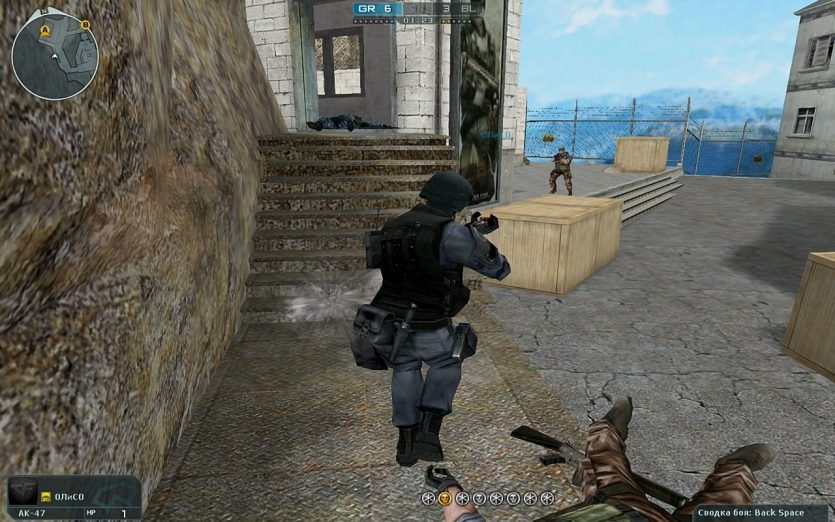The width and height of the screenshot is (835, 522).
Task: Click the gold-highlighted player medal icon
Action: point(445,498)
